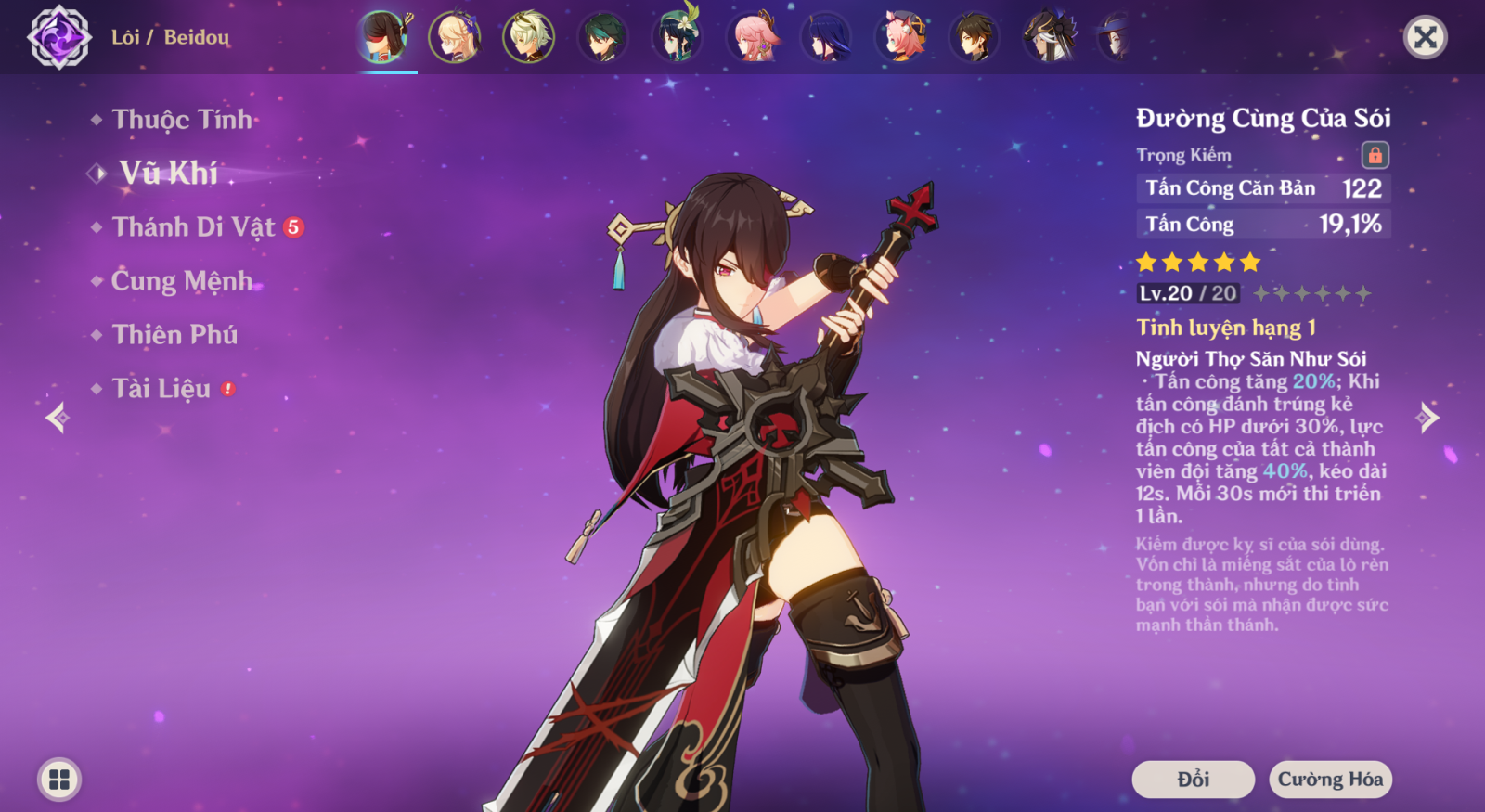Close the character screen
The height and width of the screenshot is (812, 1485).
[1425, 37]
